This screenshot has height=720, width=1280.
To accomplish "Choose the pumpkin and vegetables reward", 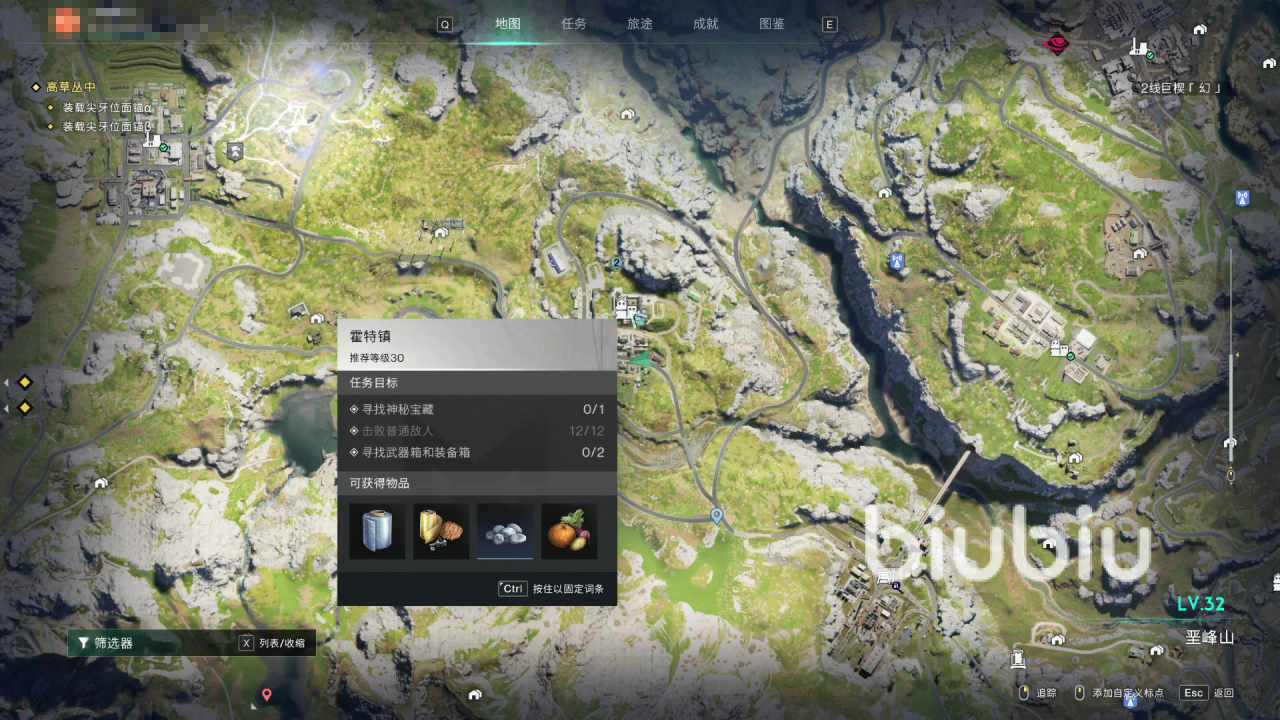I will 569,531.
